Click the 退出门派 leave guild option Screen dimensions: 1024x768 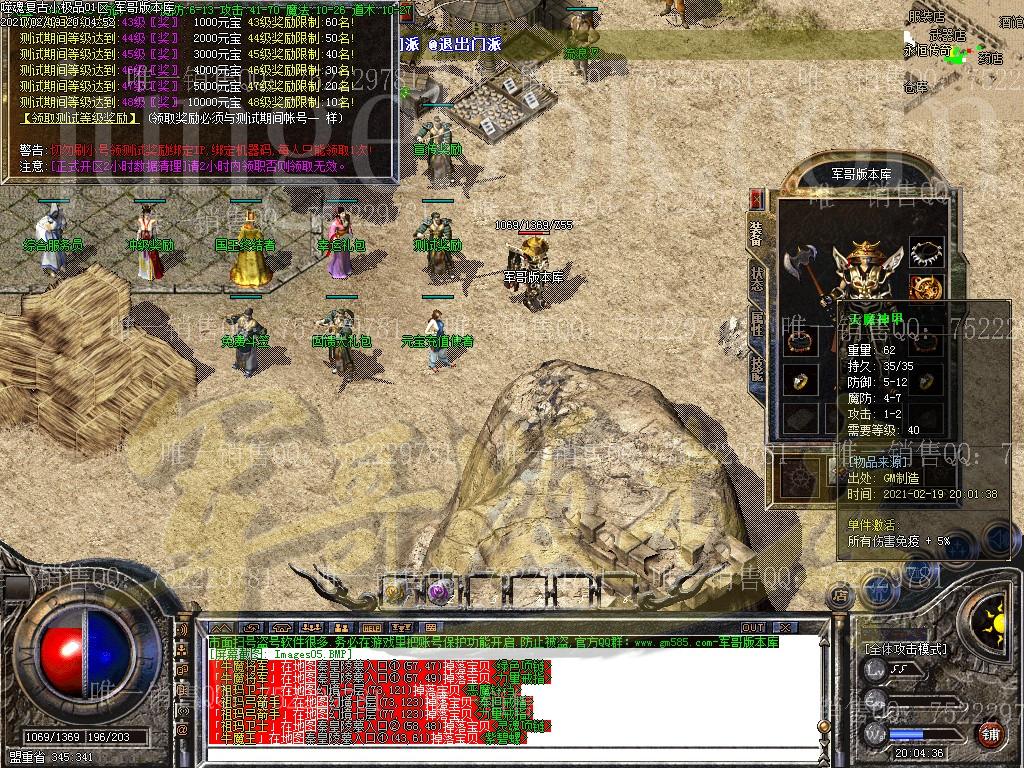pos(465,44)
